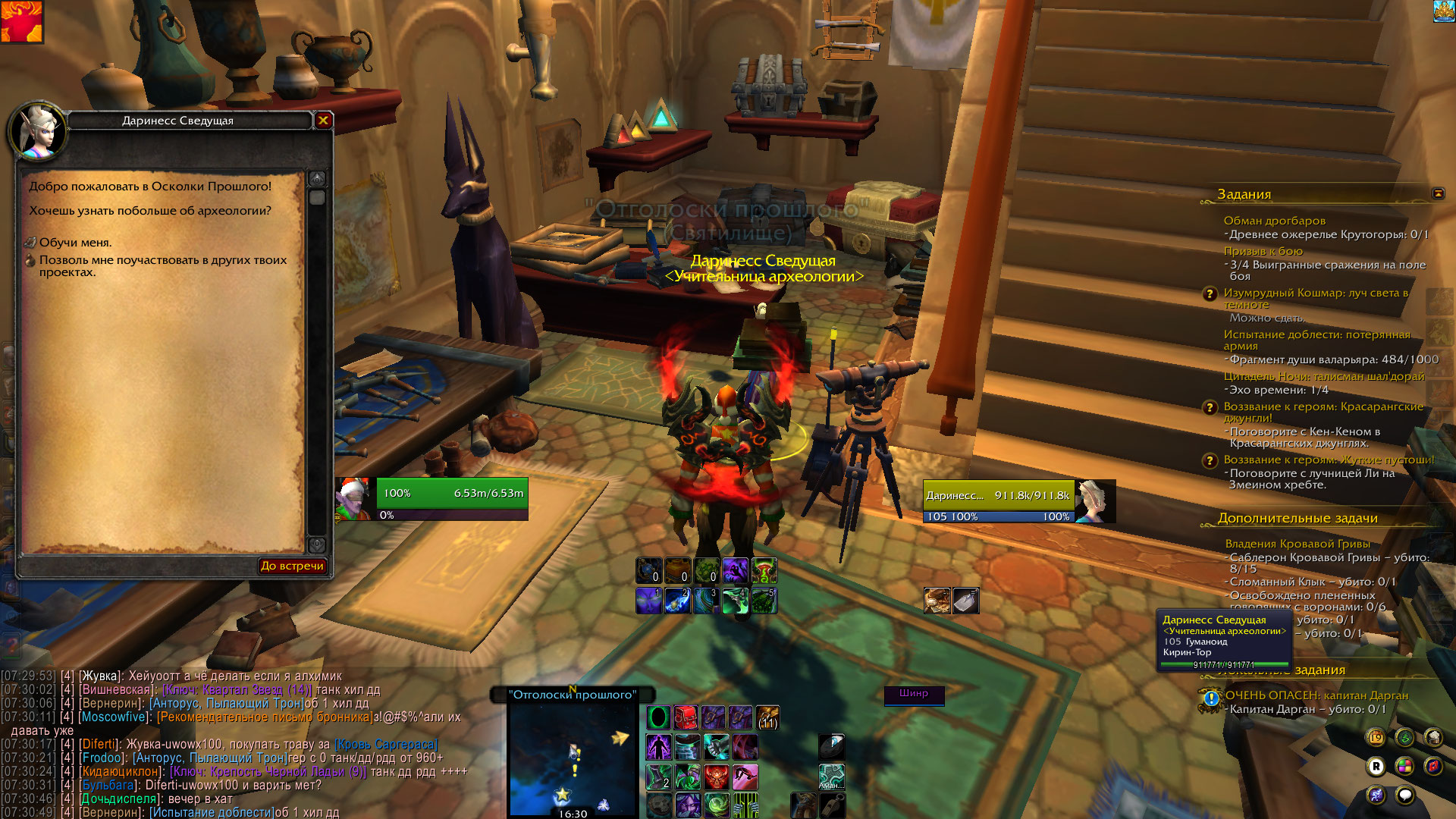Choose the "Обучи меня" dialogue option

click(75, 243)
